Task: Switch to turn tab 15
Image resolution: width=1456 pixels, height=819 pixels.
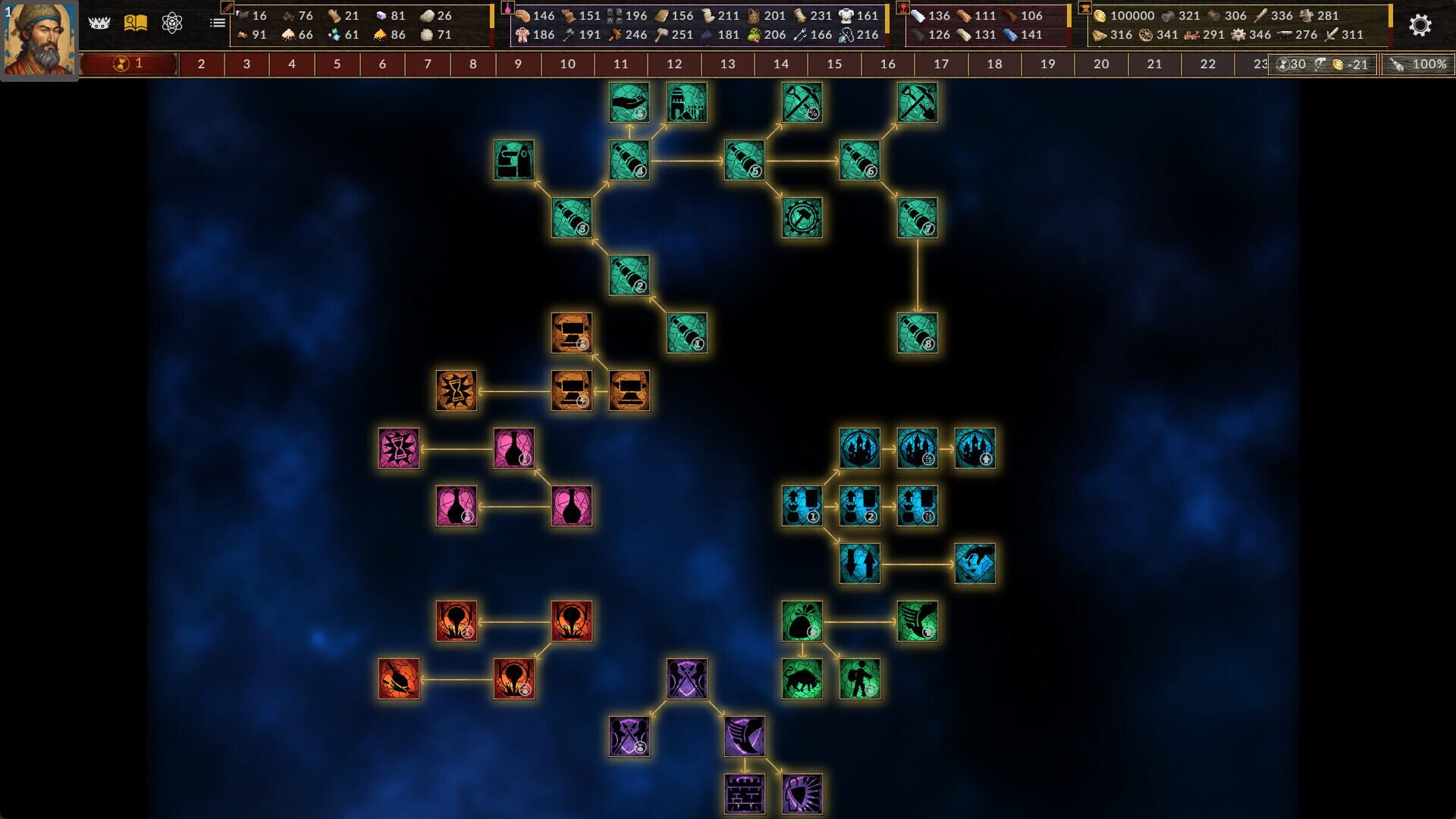Action: click(x=834, y=64)
